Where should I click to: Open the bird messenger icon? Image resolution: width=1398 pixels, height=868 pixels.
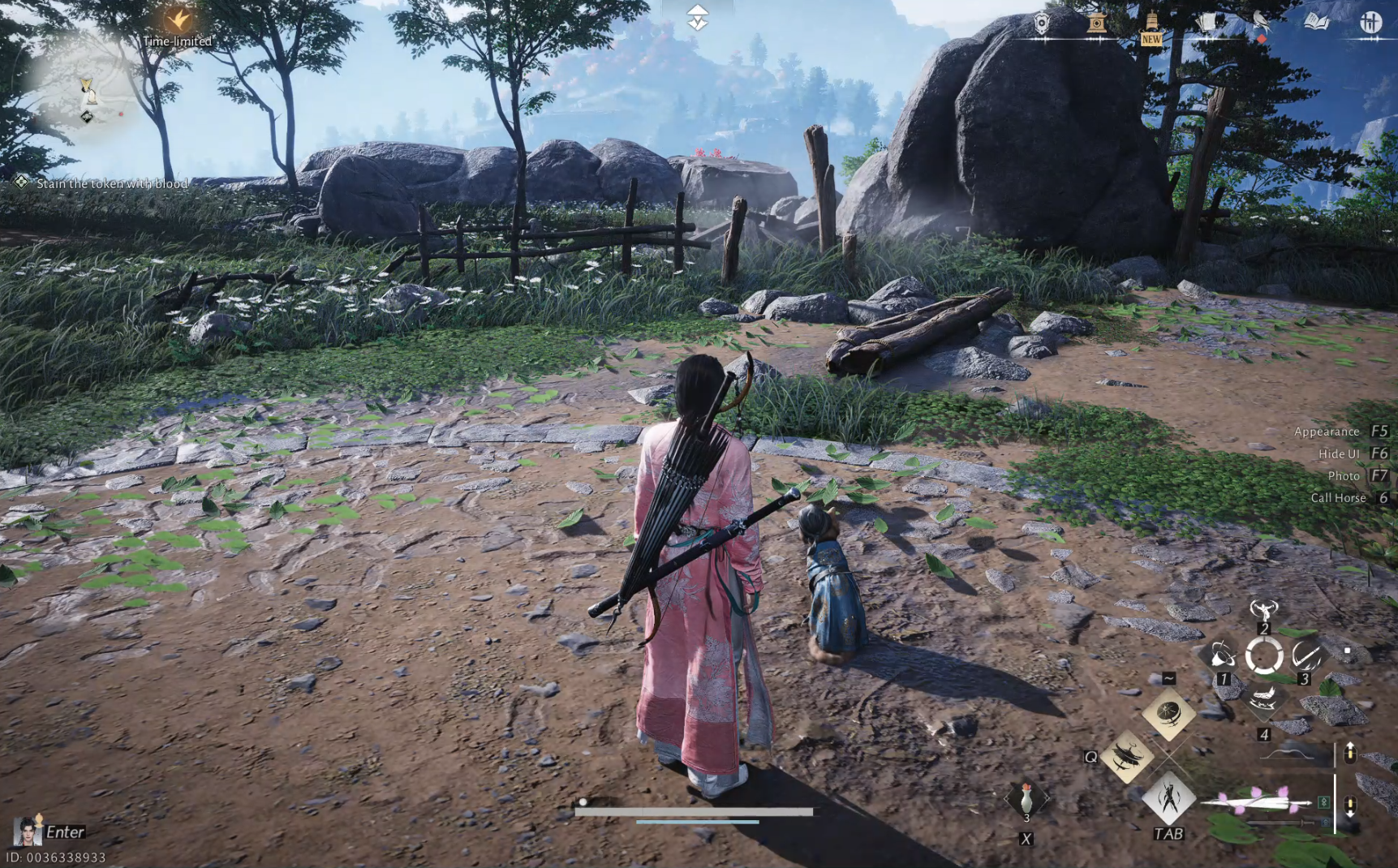(1261, 23)
